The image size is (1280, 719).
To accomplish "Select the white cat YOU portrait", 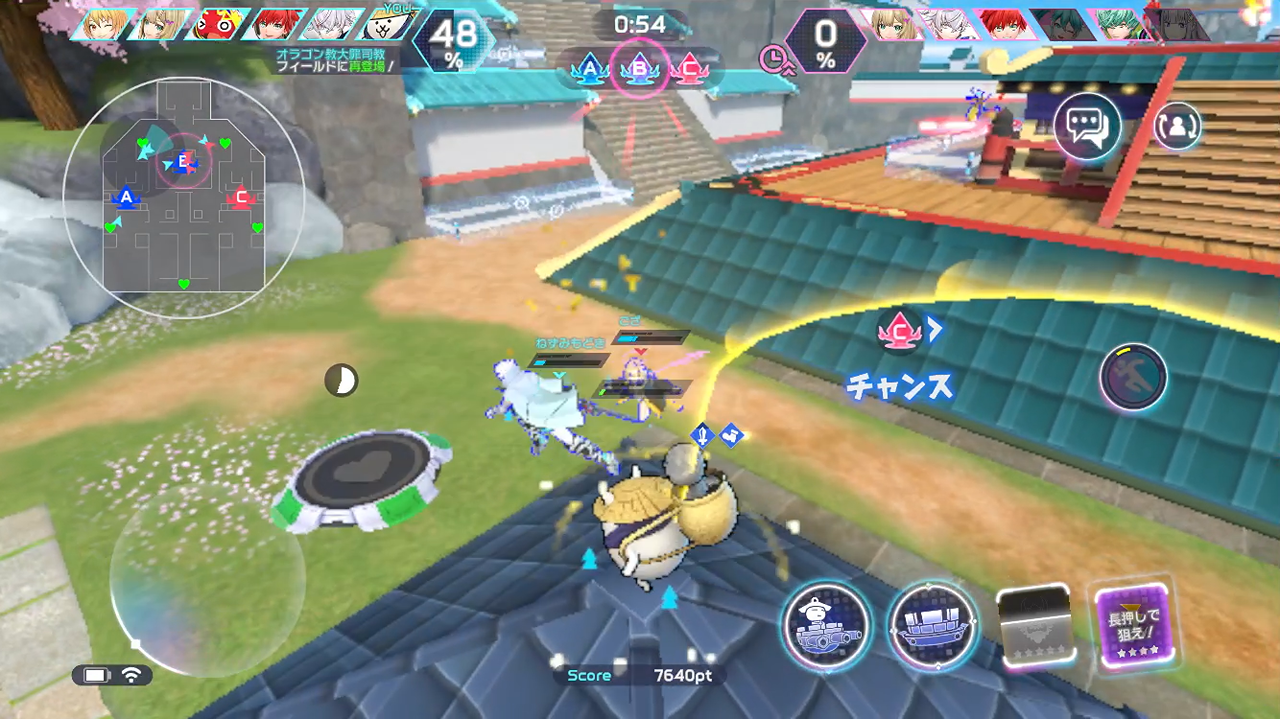I will [x=387, y=24].
